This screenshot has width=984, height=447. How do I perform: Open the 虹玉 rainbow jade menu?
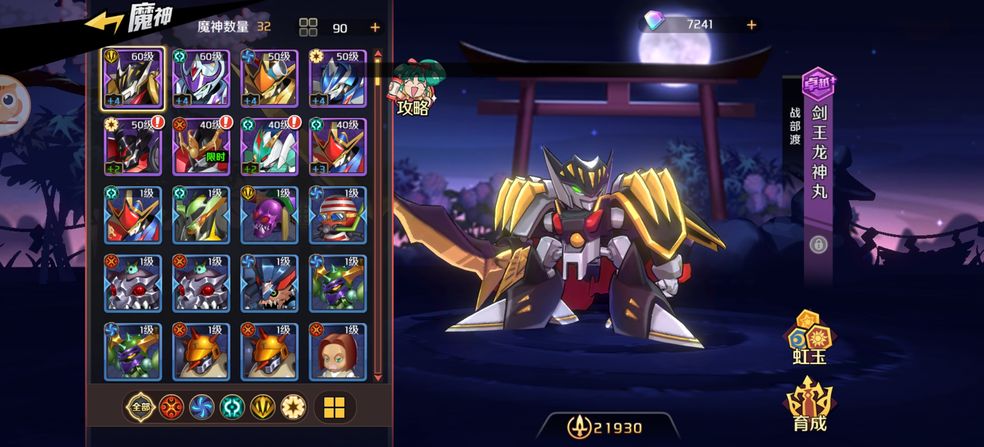coord(809,338)
